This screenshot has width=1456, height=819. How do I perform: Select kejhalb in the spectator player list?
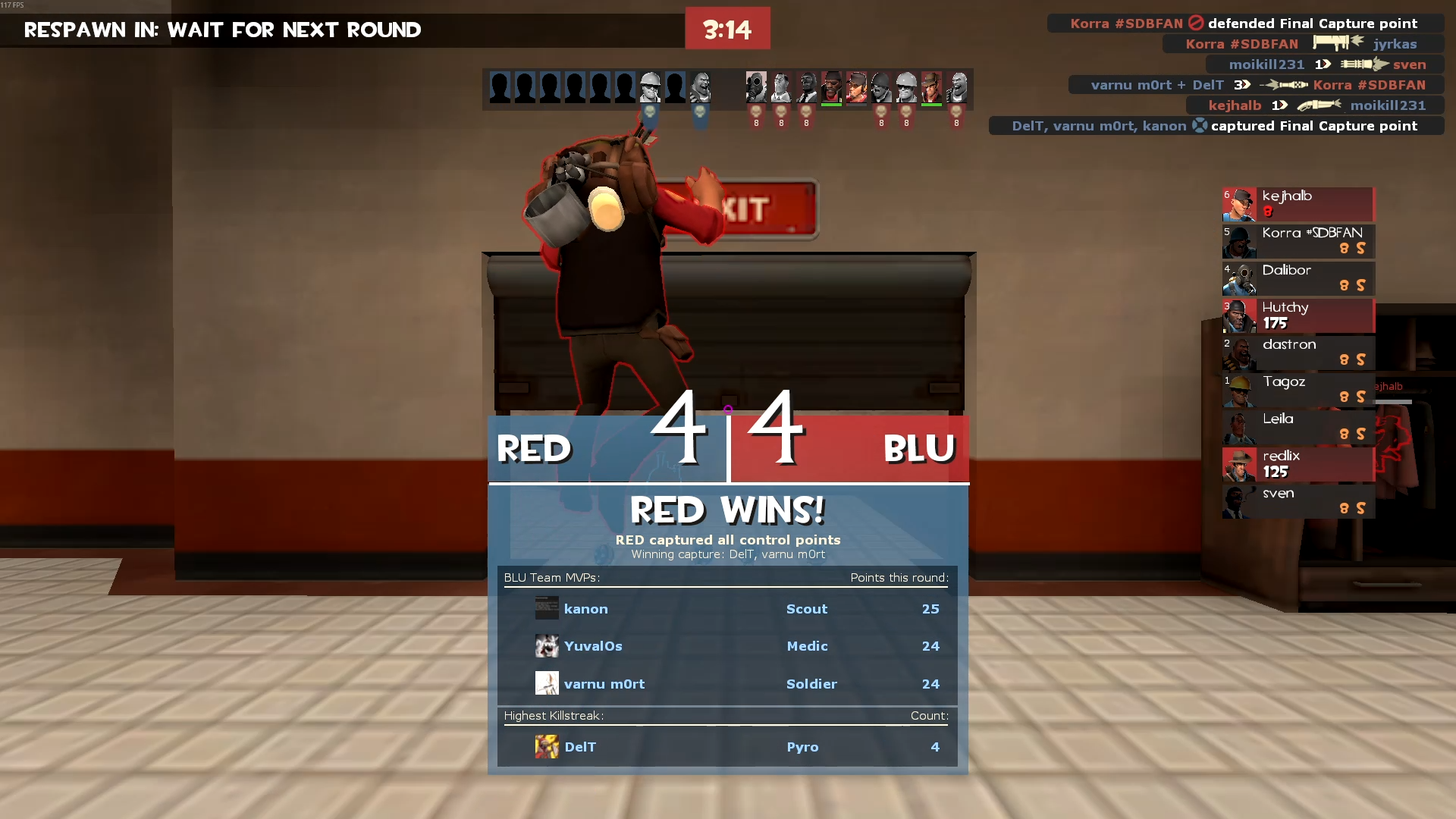1298,204
